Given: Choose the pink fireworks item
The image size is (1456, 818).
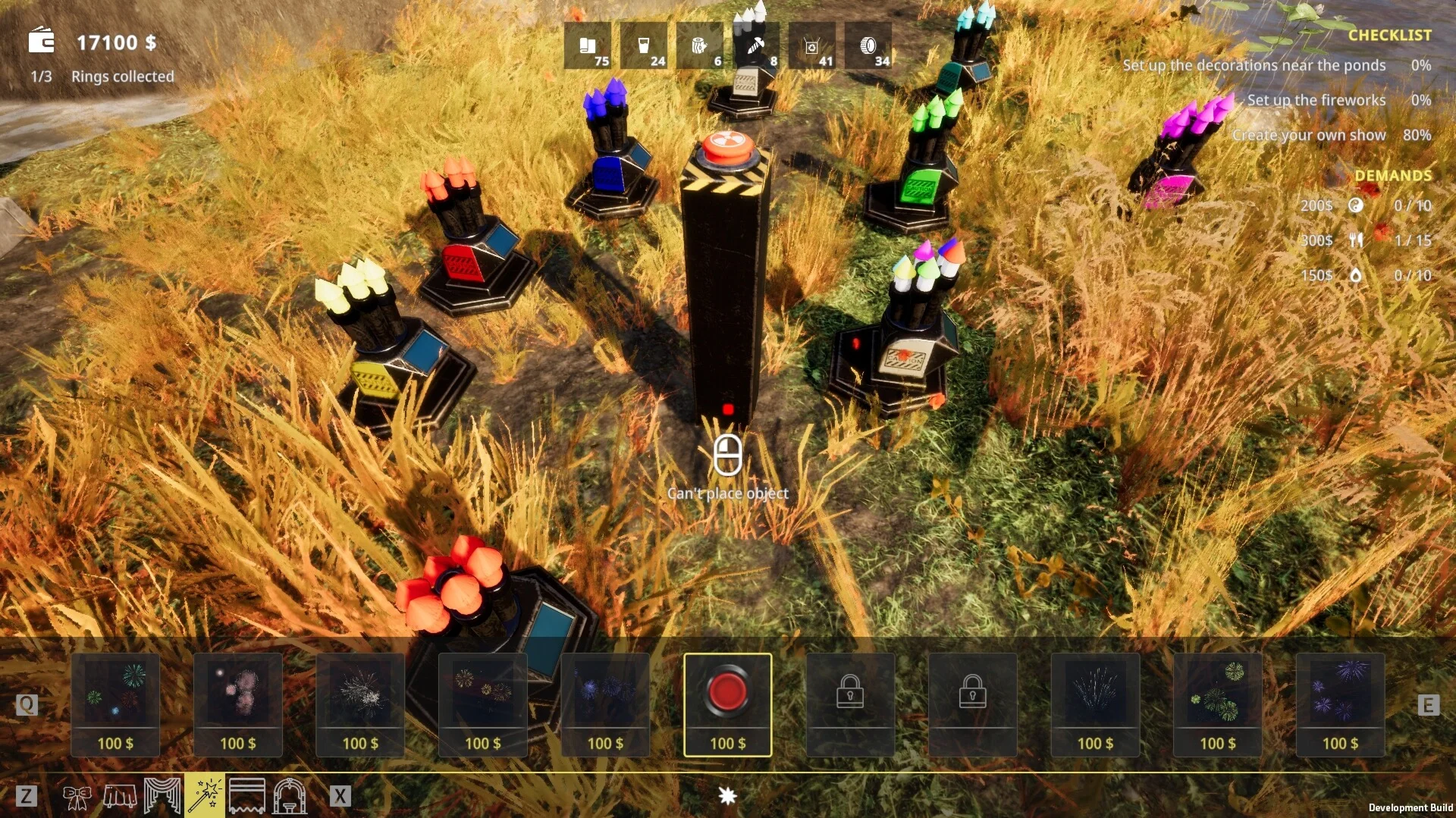Looking at the screenshot, I should coord(238,704).
